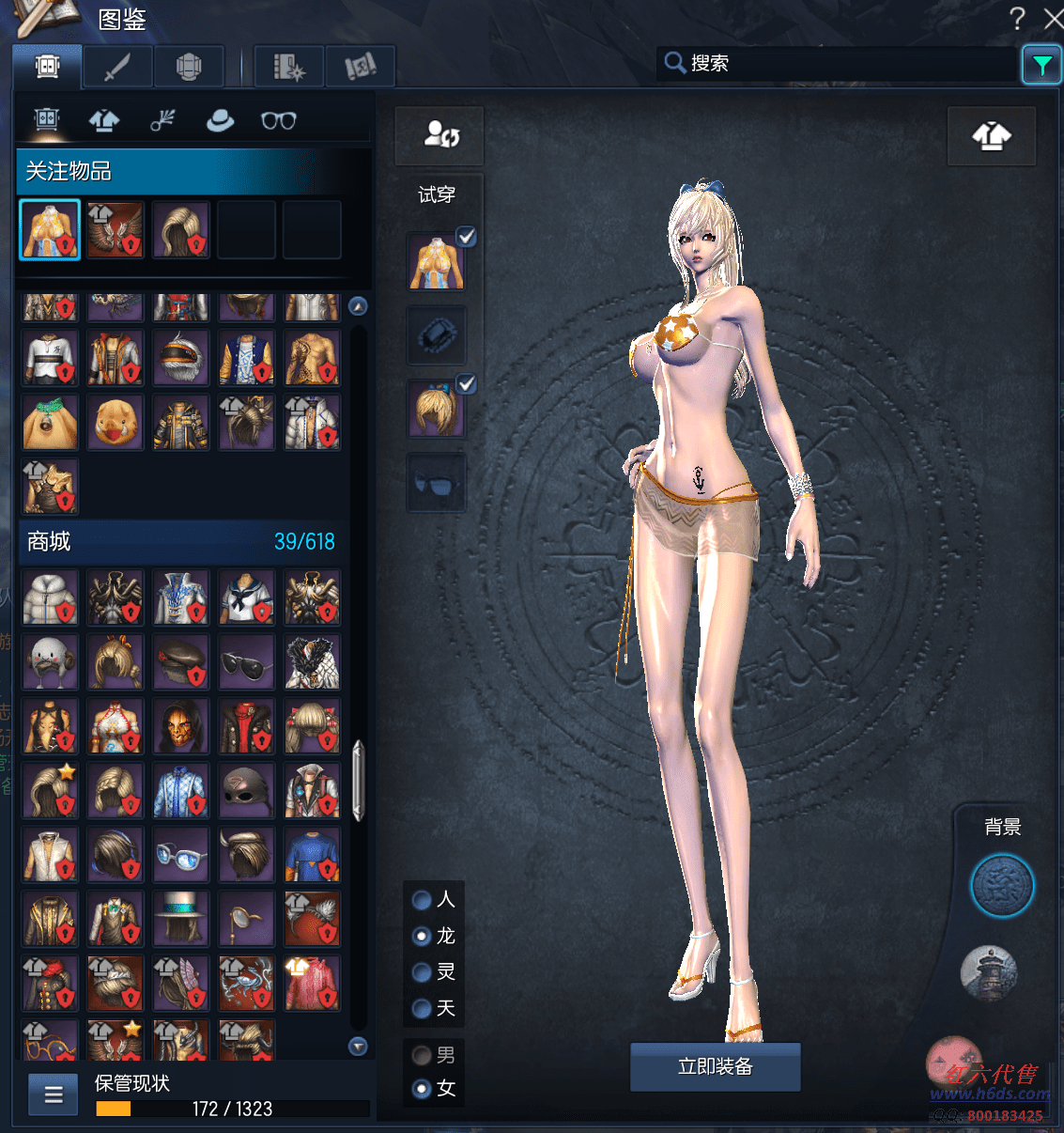Click the 立即装备 equip button

(715, 1066)
